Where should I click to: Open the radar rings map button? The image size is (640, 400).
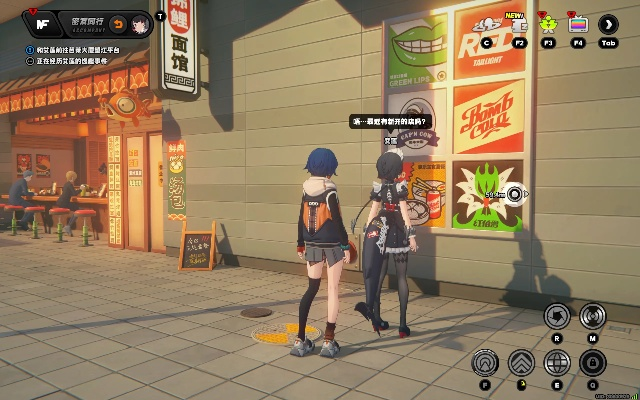point(592,317)
